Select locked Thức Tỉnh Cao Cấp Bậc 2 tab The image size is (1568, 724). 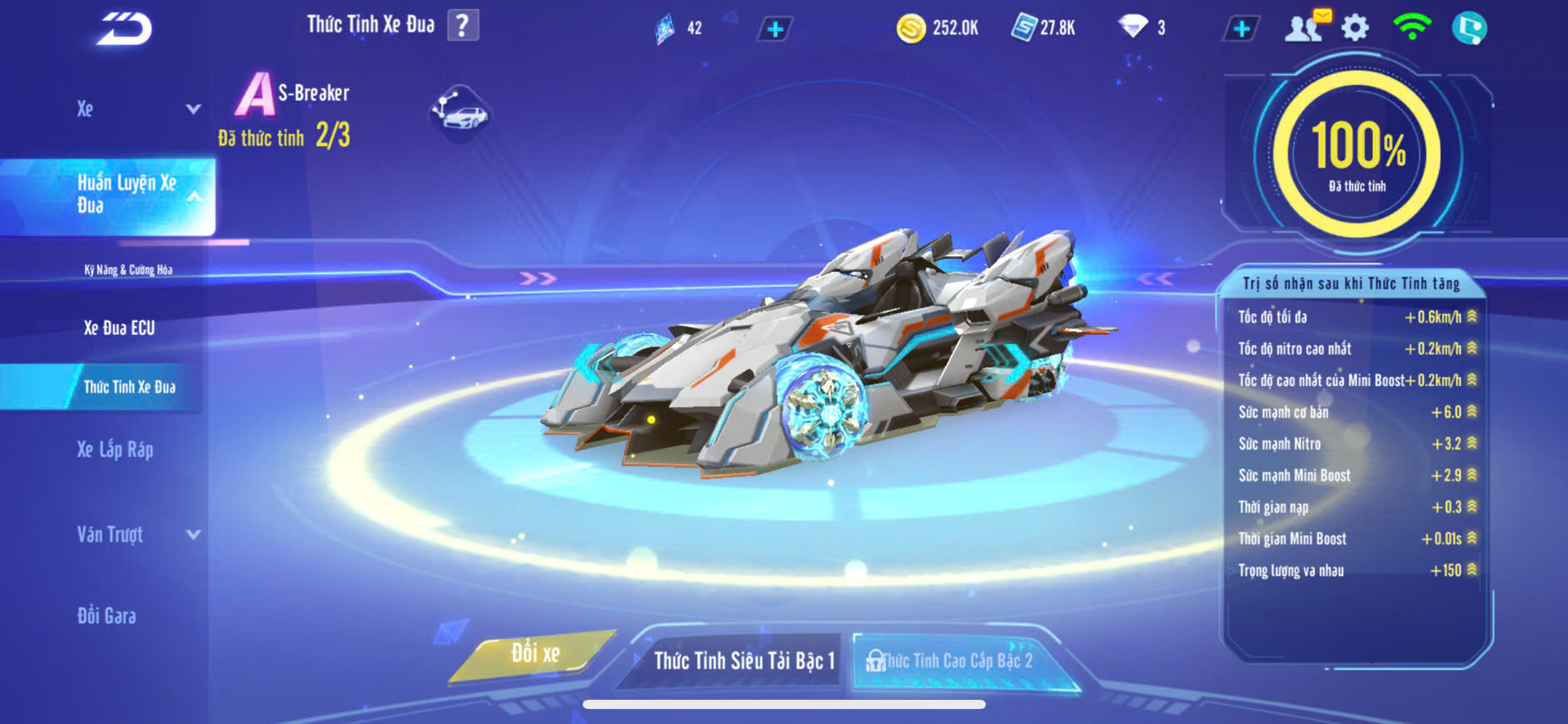pos(956,661)
